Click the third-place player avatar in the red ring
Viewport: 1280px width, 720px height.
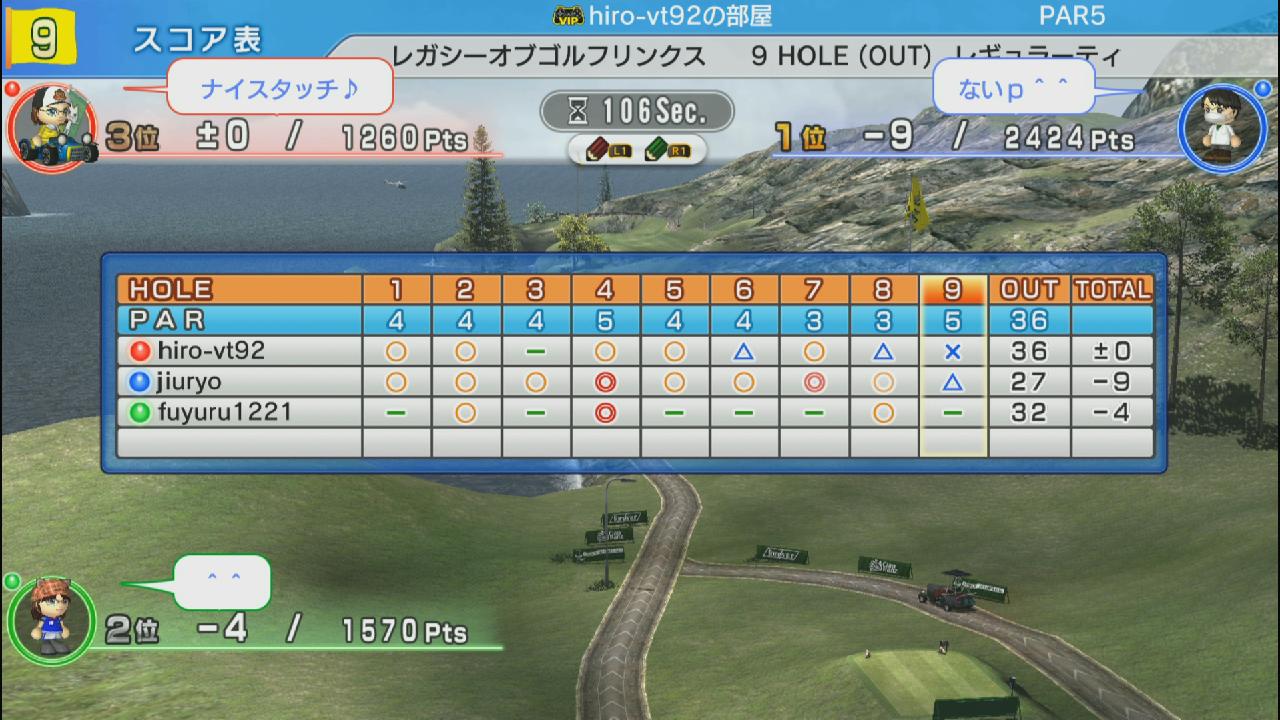pyautogui.click(x=51, y=128)
